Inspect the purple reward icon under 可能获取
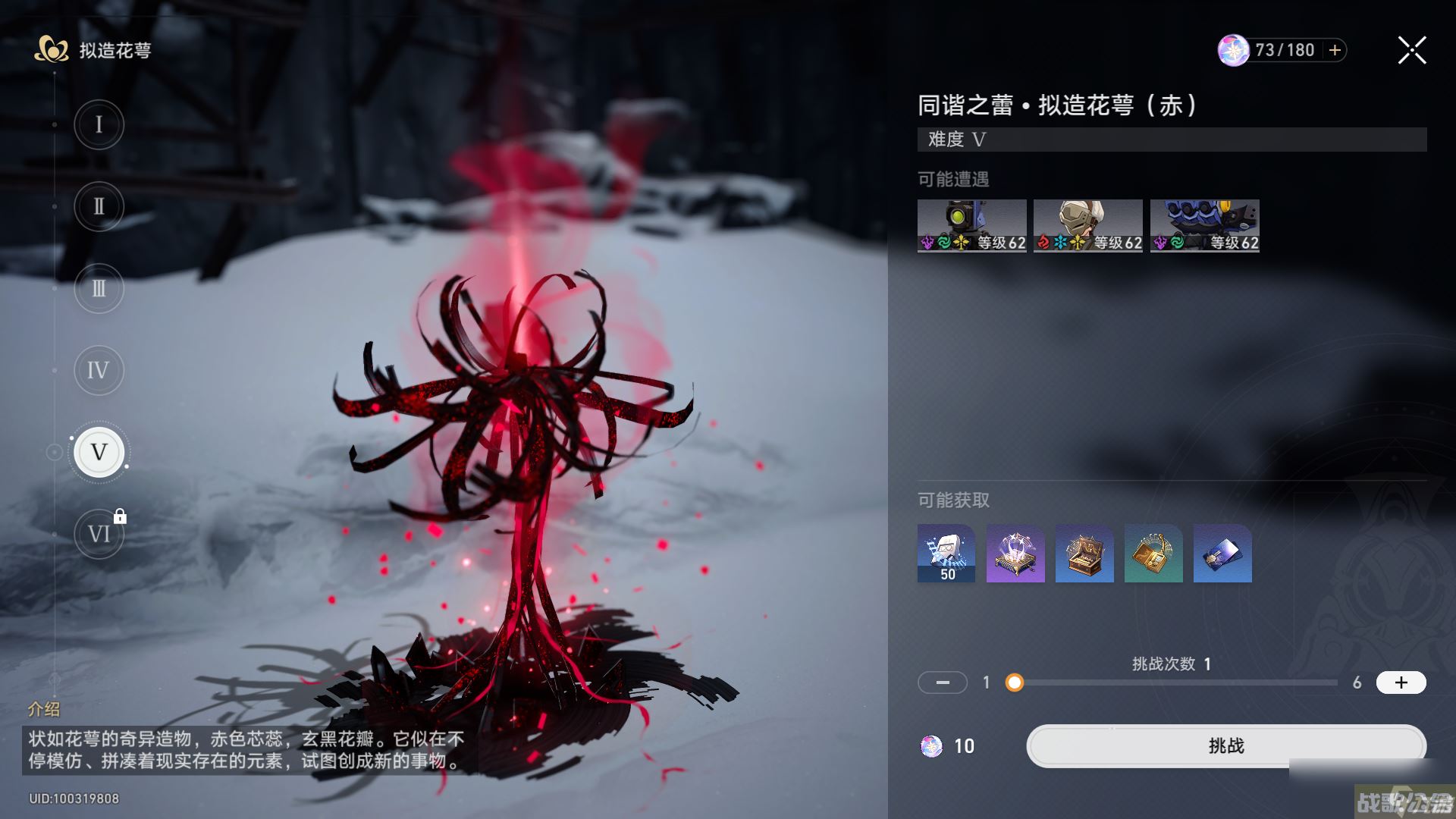This screenshot has height=819, width=1456. click(x=1015, y=554)
